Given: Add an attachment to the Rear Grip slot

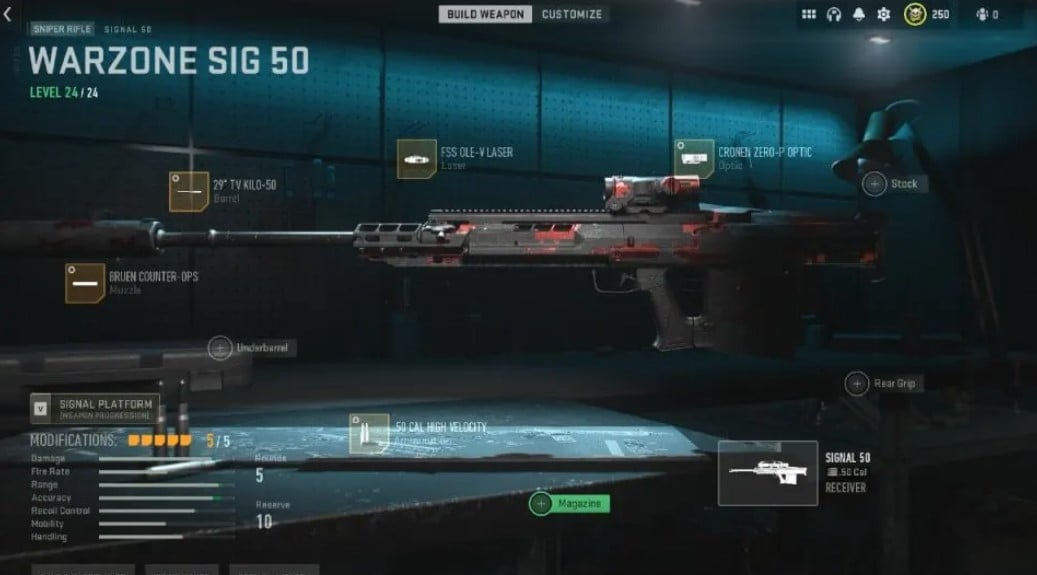Looking at the screenshot, I should click(857, 383).
